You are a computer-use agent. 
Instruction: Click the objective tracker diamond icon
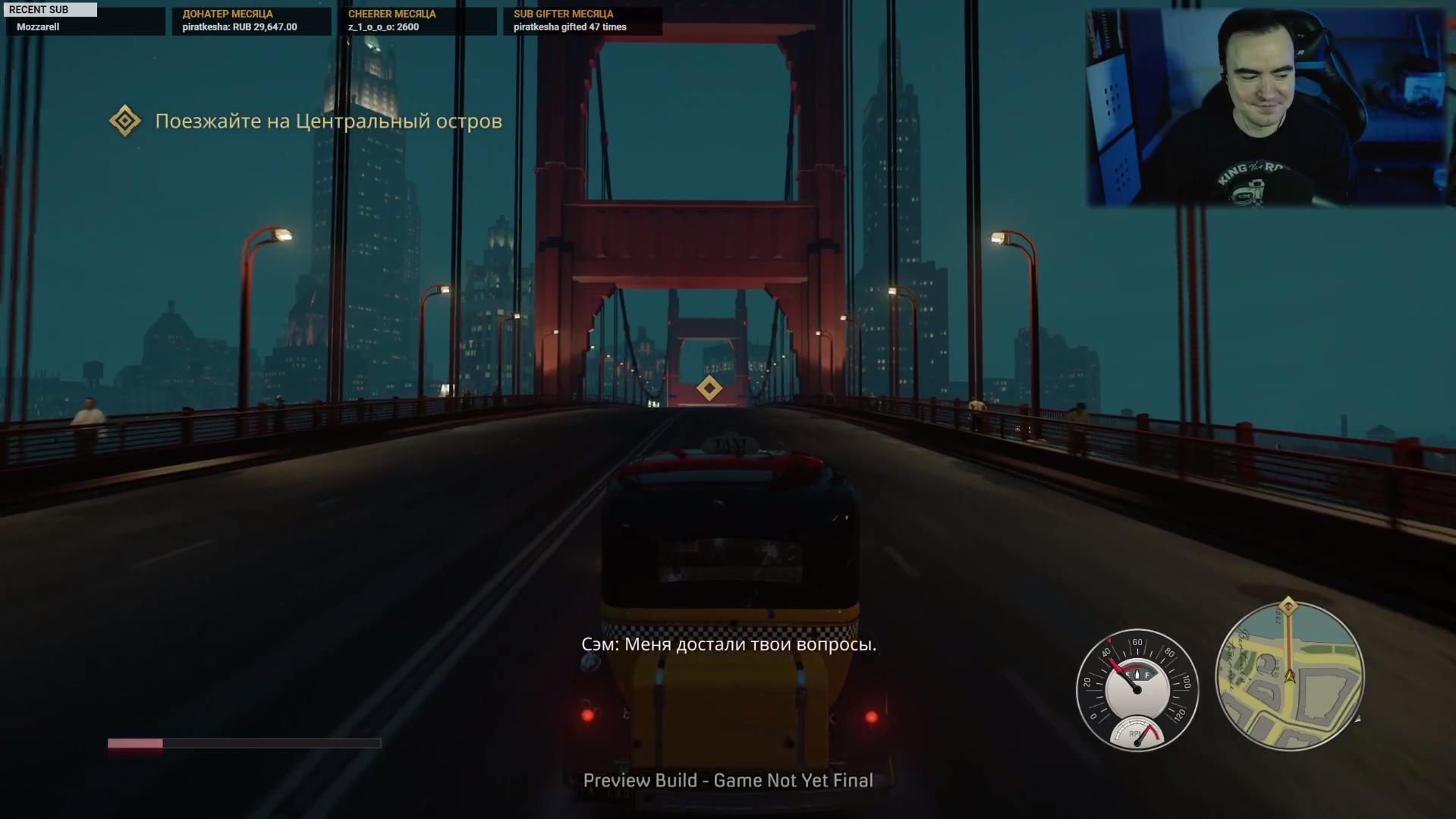[125, 121]
